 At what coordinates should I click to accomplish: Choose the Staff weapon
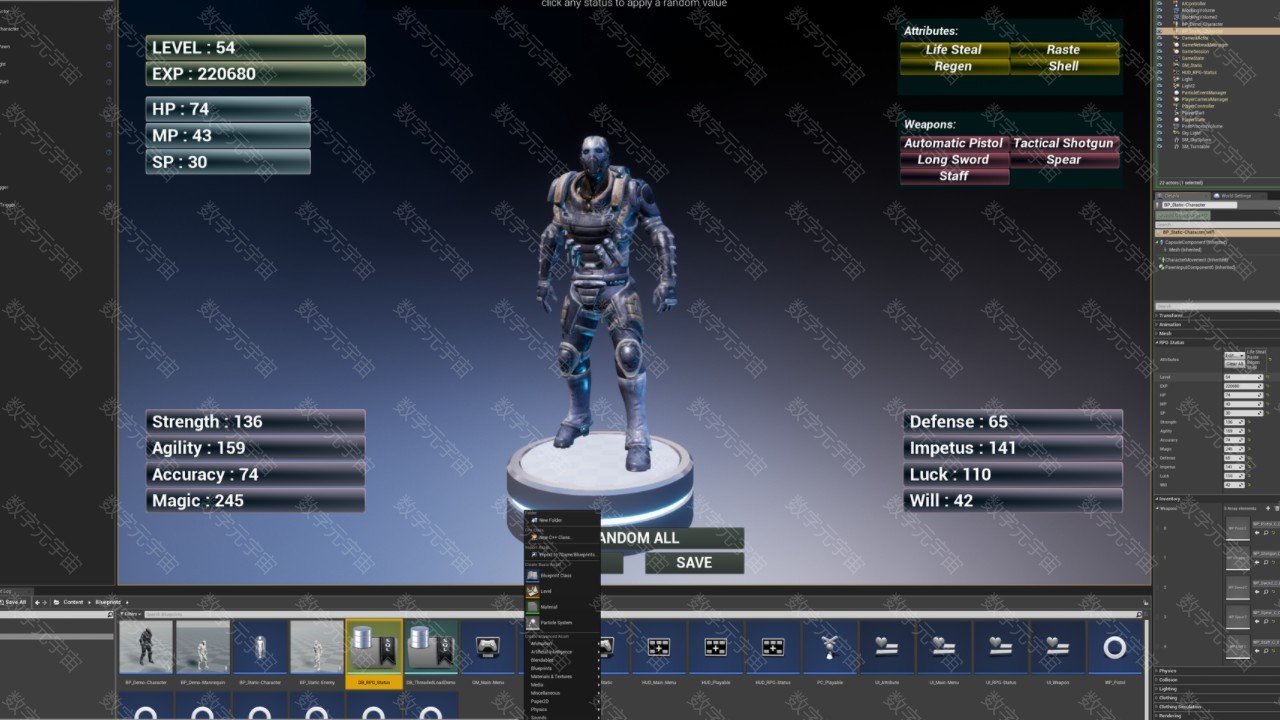coord(954,176)
